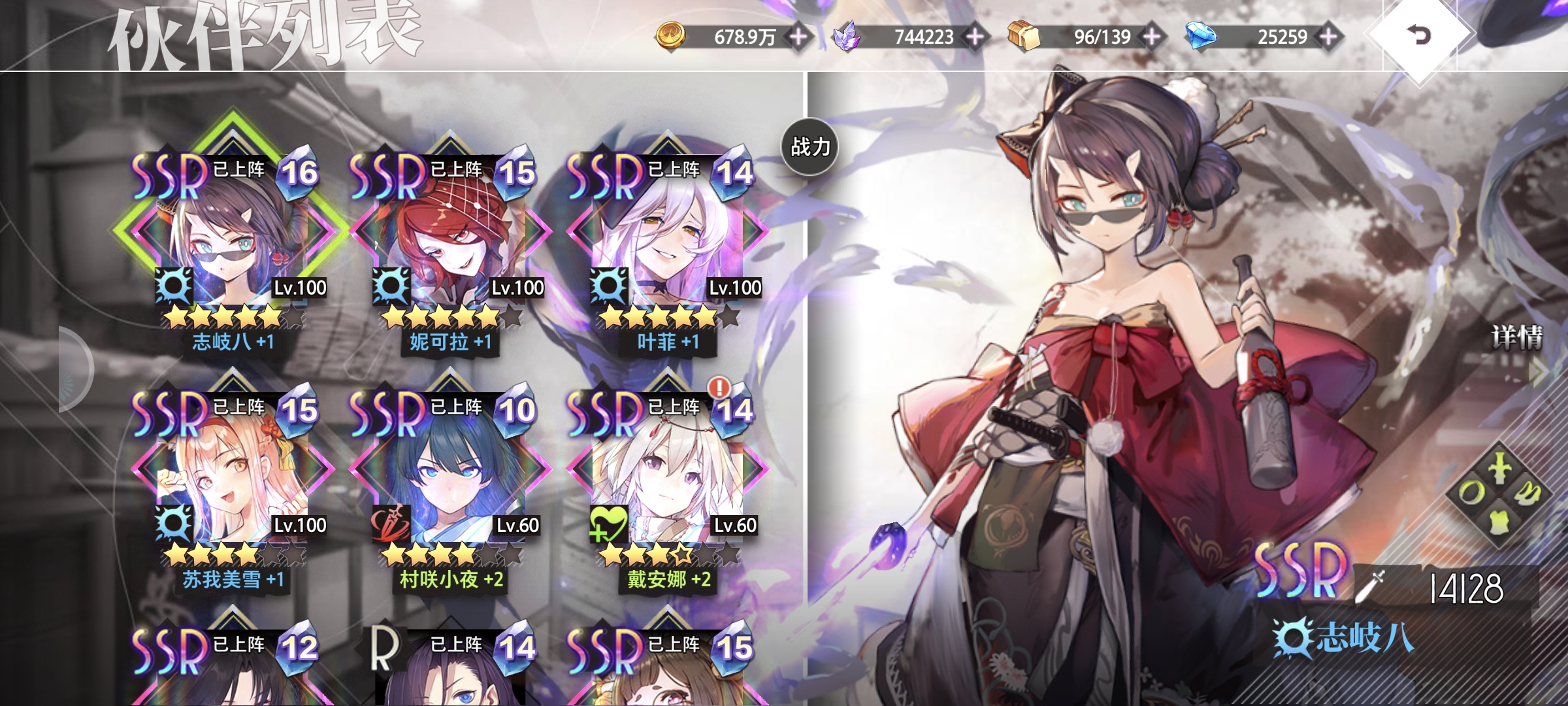This screenshot has width=1568, height=706.
Task: Click the plus next to diamonds 25259
Action: pos(1328,38)
